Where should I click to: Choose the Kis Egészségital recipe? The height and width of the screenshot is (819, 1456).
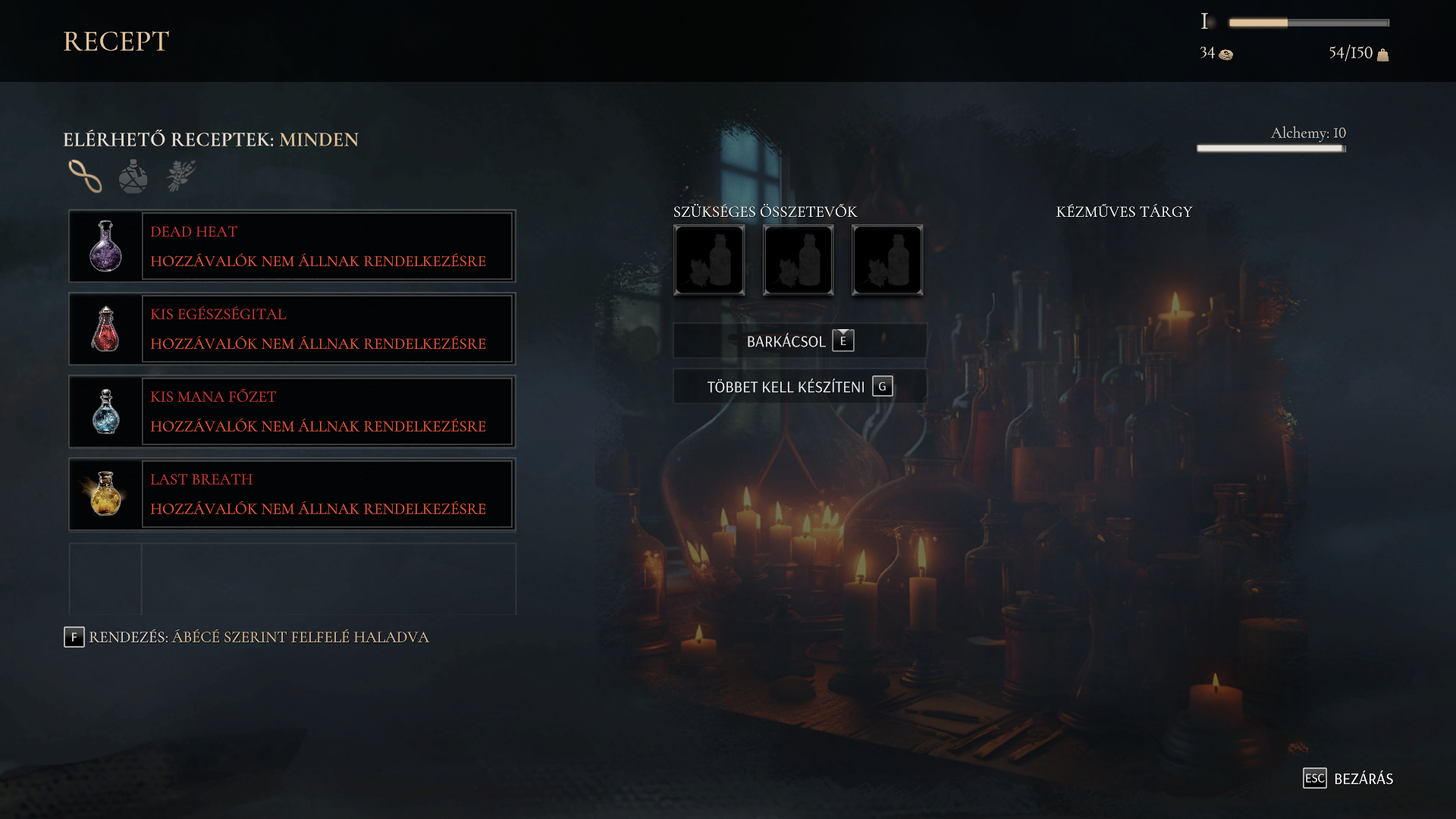tap(292, 329)
